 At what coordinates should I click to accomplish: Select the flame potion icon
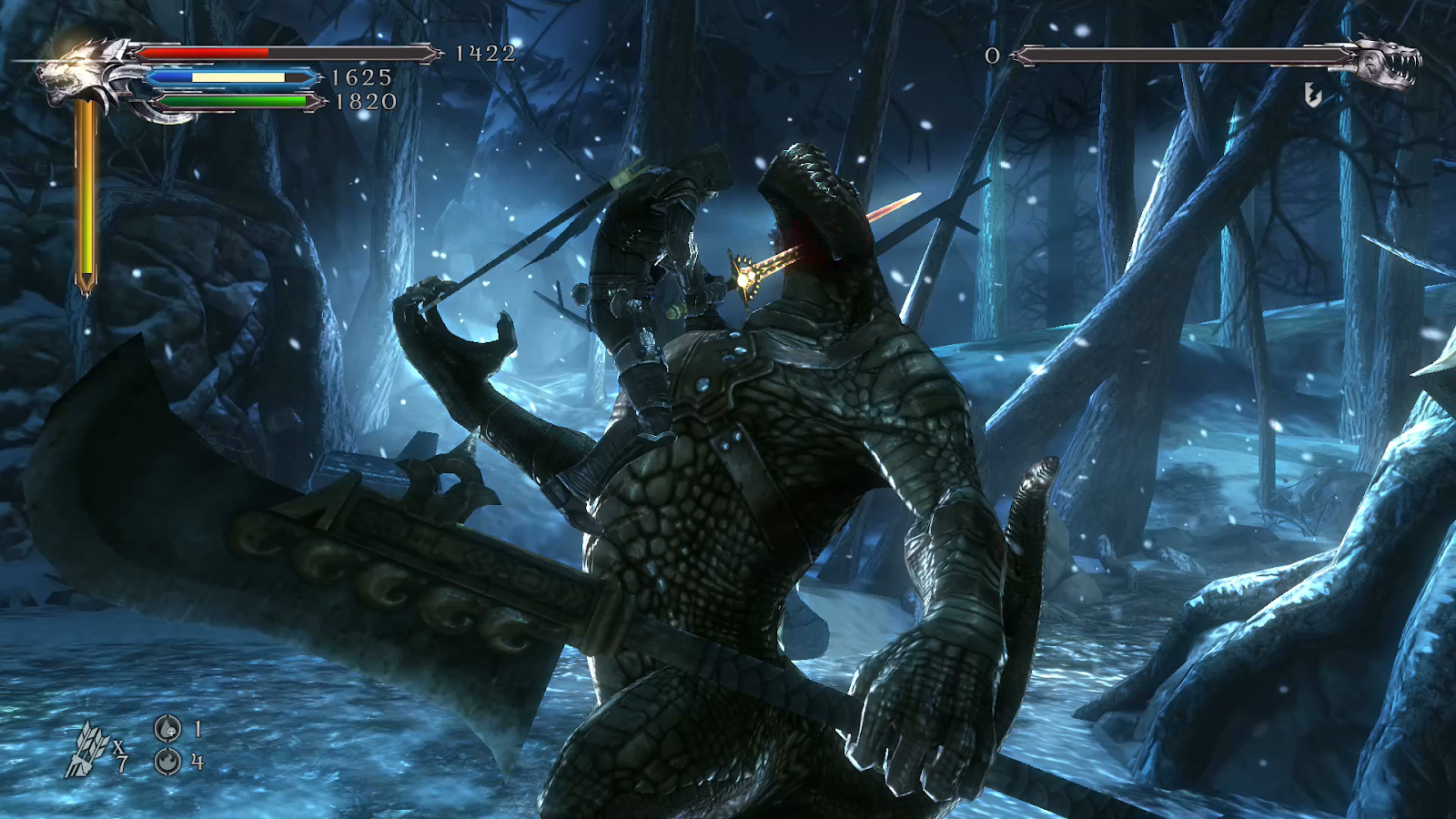[167, 761]
